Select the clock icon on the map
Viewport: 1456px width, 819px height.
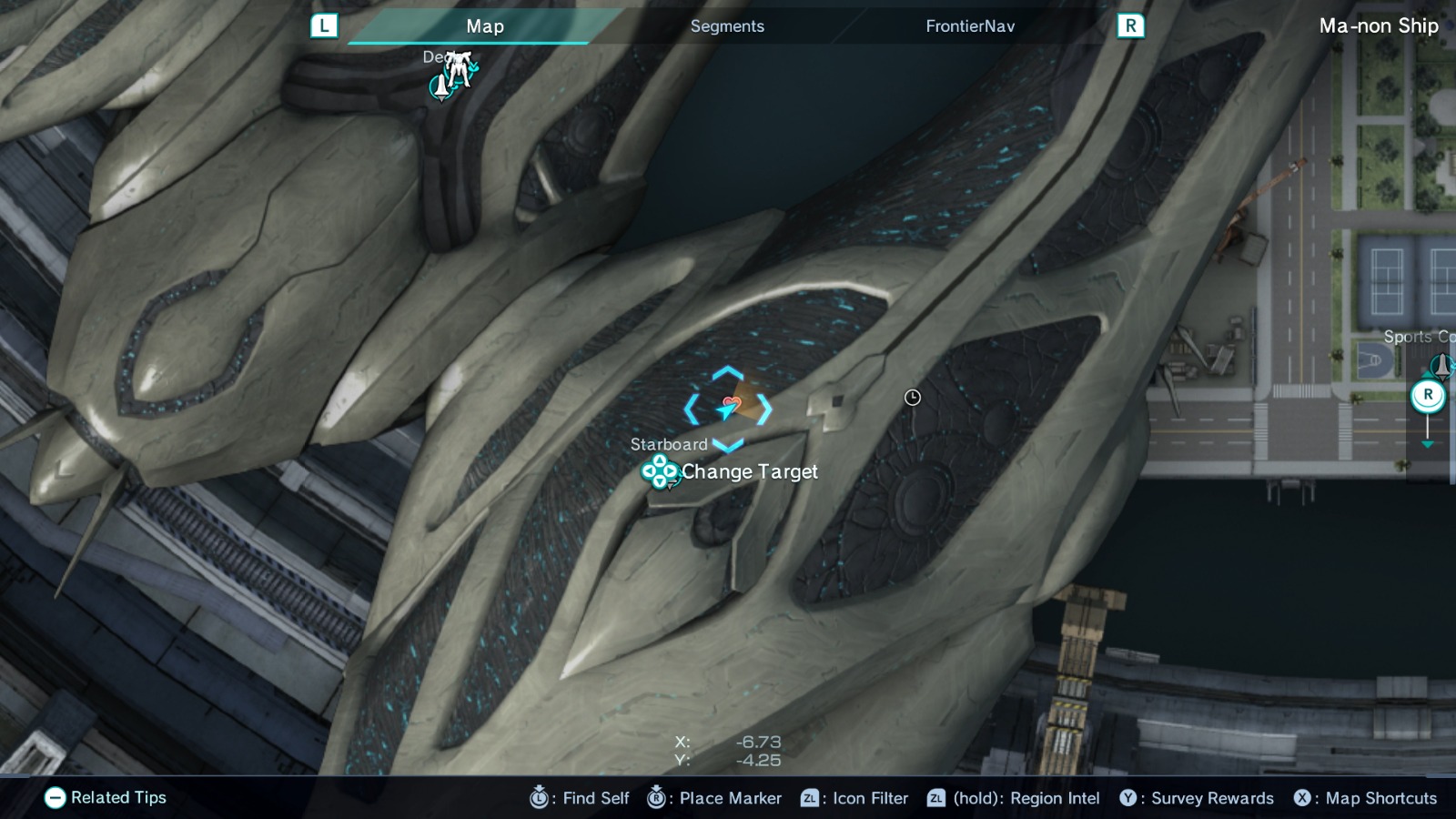coord(912,398)
